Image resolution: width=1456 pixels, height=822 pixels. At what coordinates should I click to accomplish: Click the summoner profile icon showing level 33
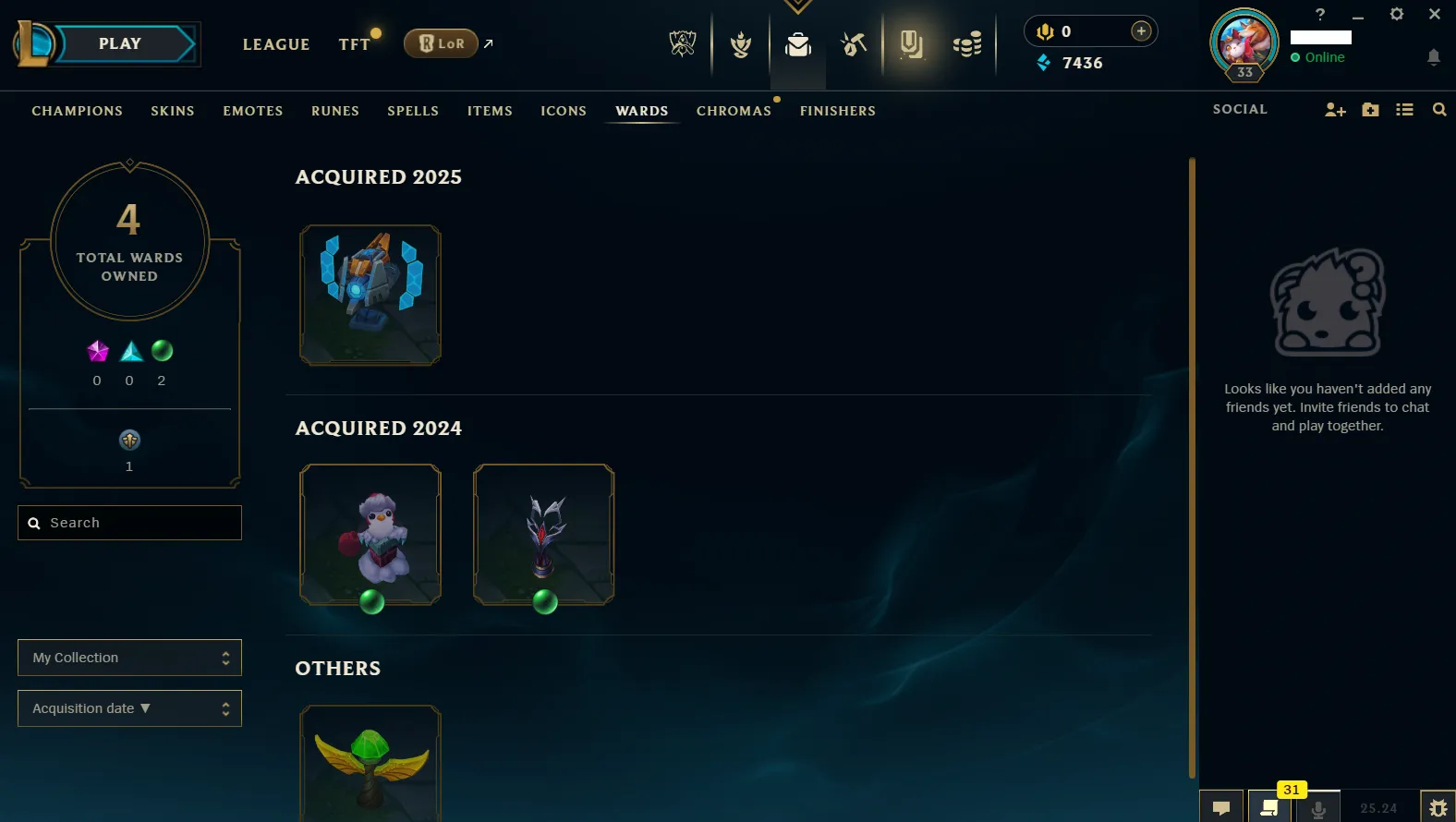point(1244,42)
